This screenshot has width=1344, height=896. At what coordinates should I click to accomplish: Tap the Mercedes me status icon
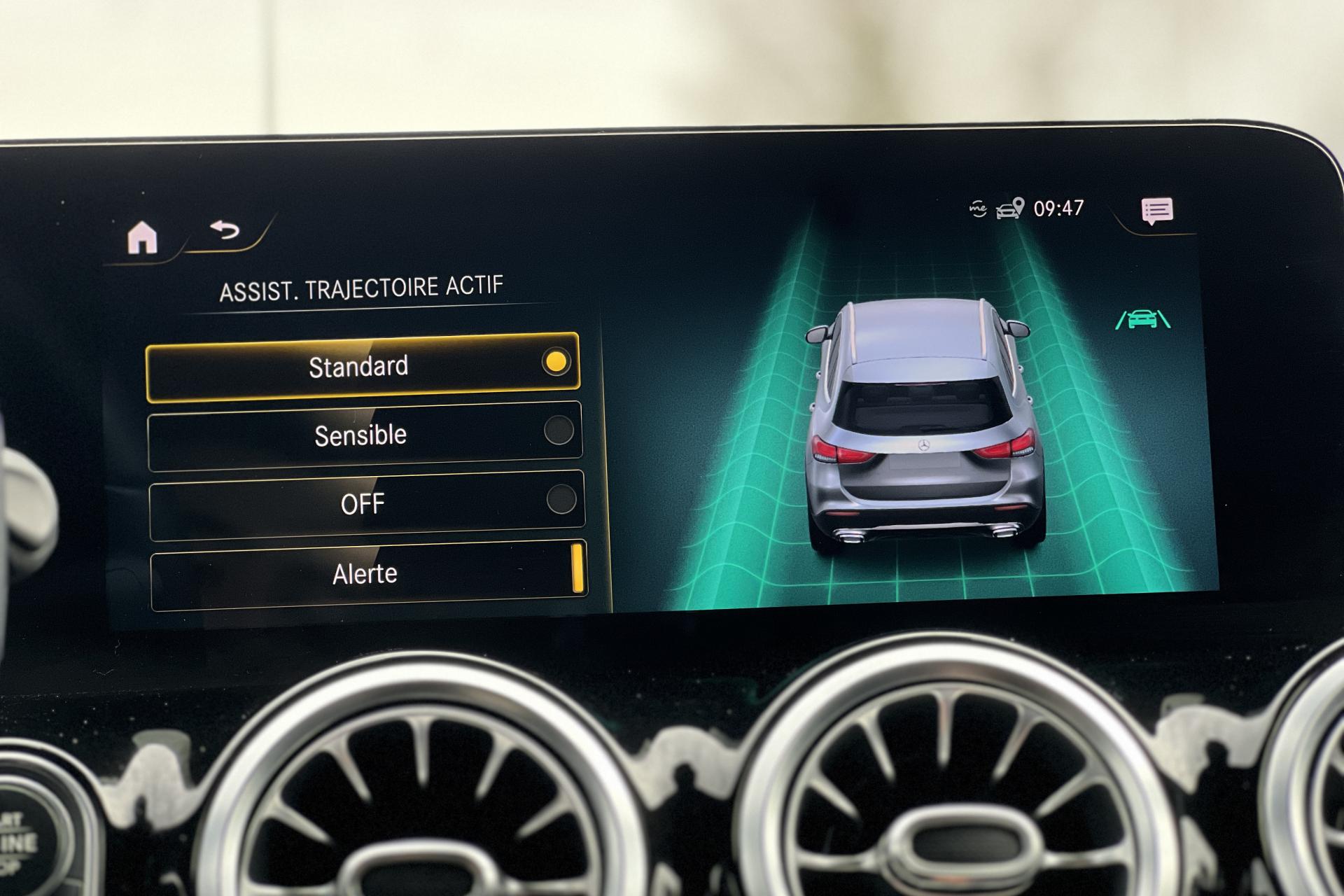click(978, 209)
